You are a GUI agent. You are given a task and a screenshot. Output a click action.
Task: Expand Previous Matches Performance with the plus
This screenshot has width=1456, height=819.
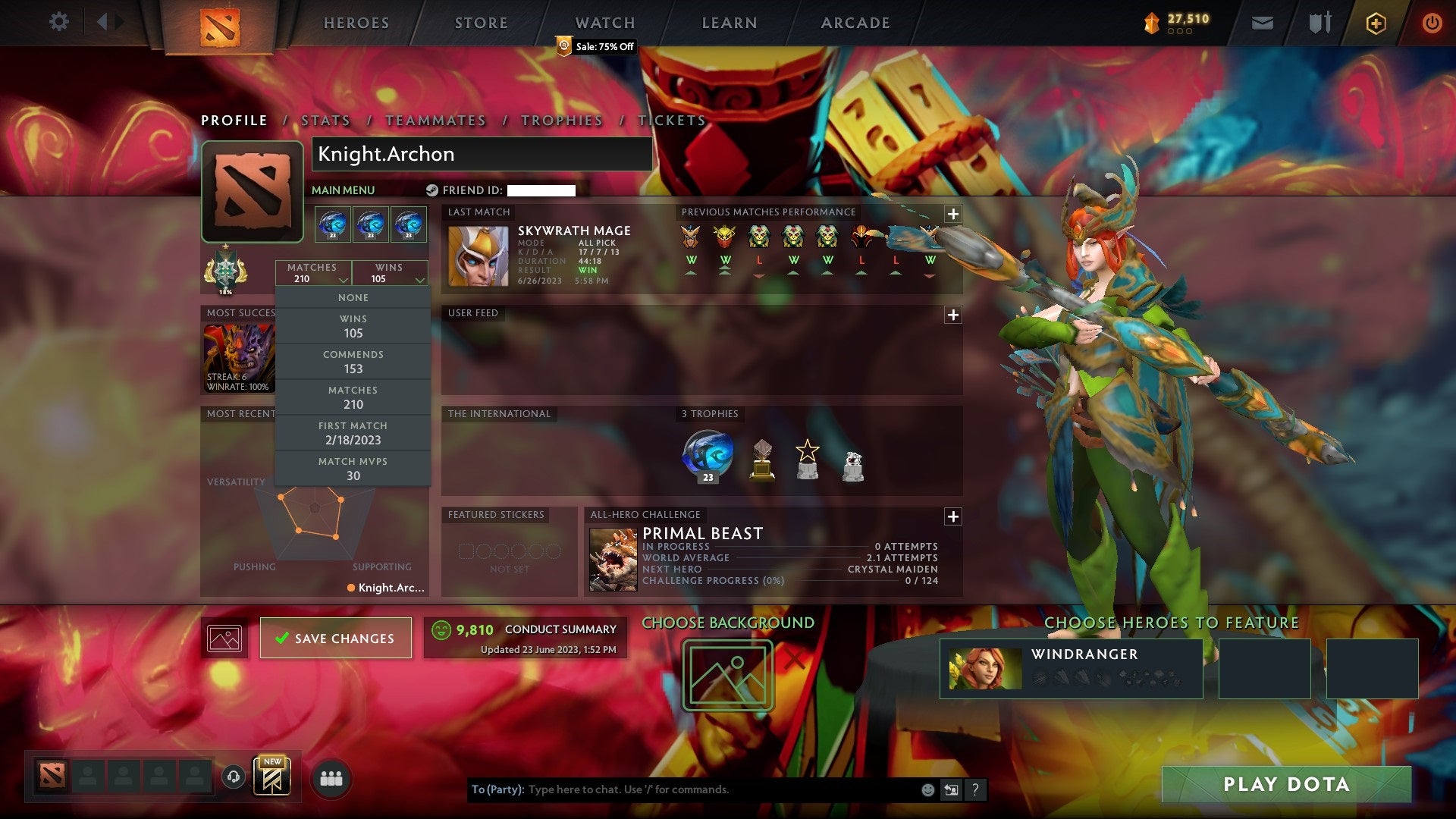click(952, 215)
